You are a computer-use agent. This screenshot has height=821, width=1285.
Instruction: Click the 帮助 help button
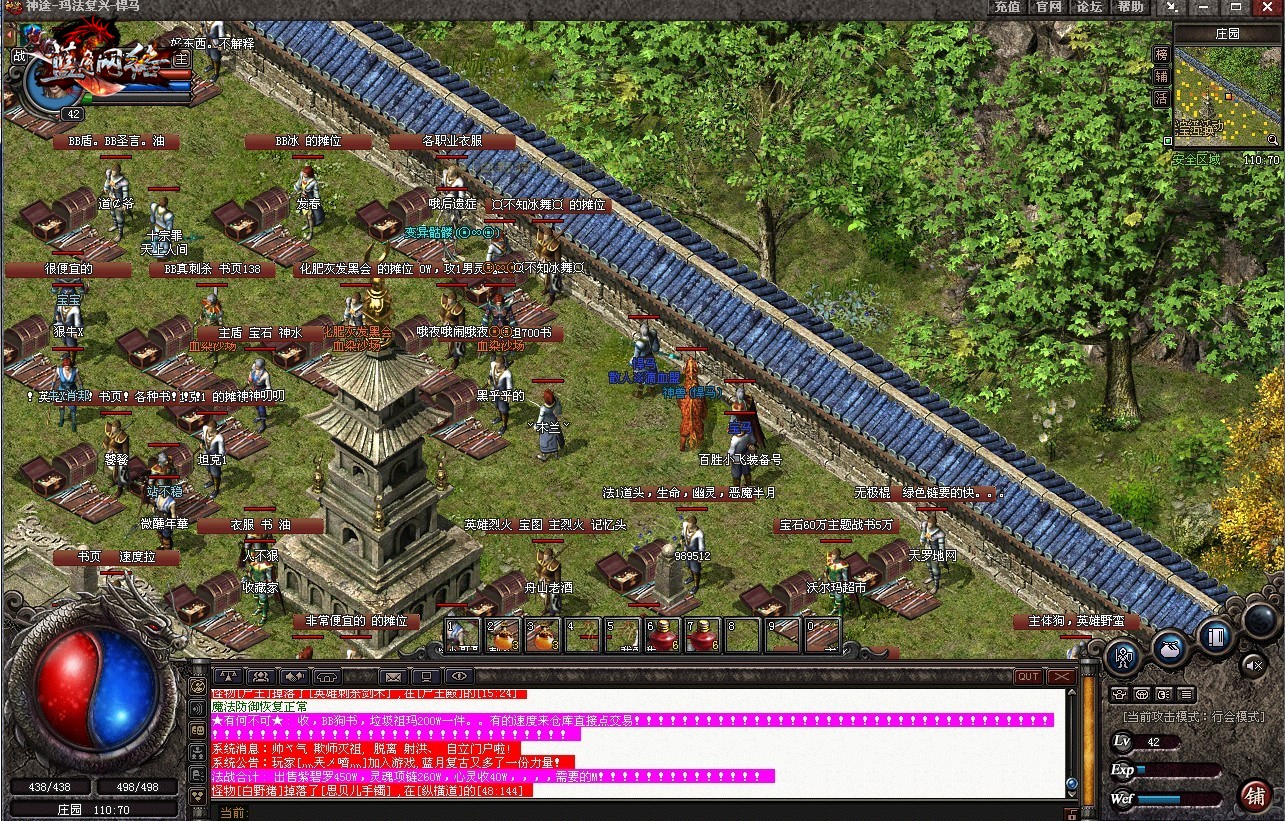[1130, 7]
